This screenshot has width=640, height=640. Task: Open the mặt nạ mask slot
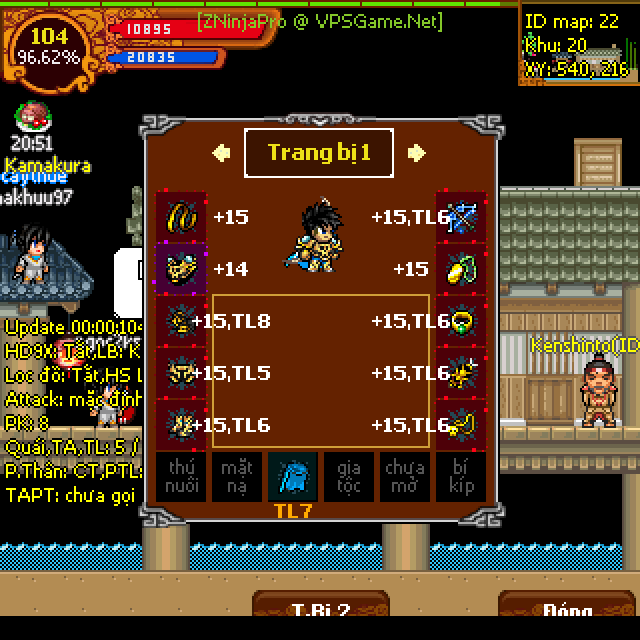click(x=237, y=476)
